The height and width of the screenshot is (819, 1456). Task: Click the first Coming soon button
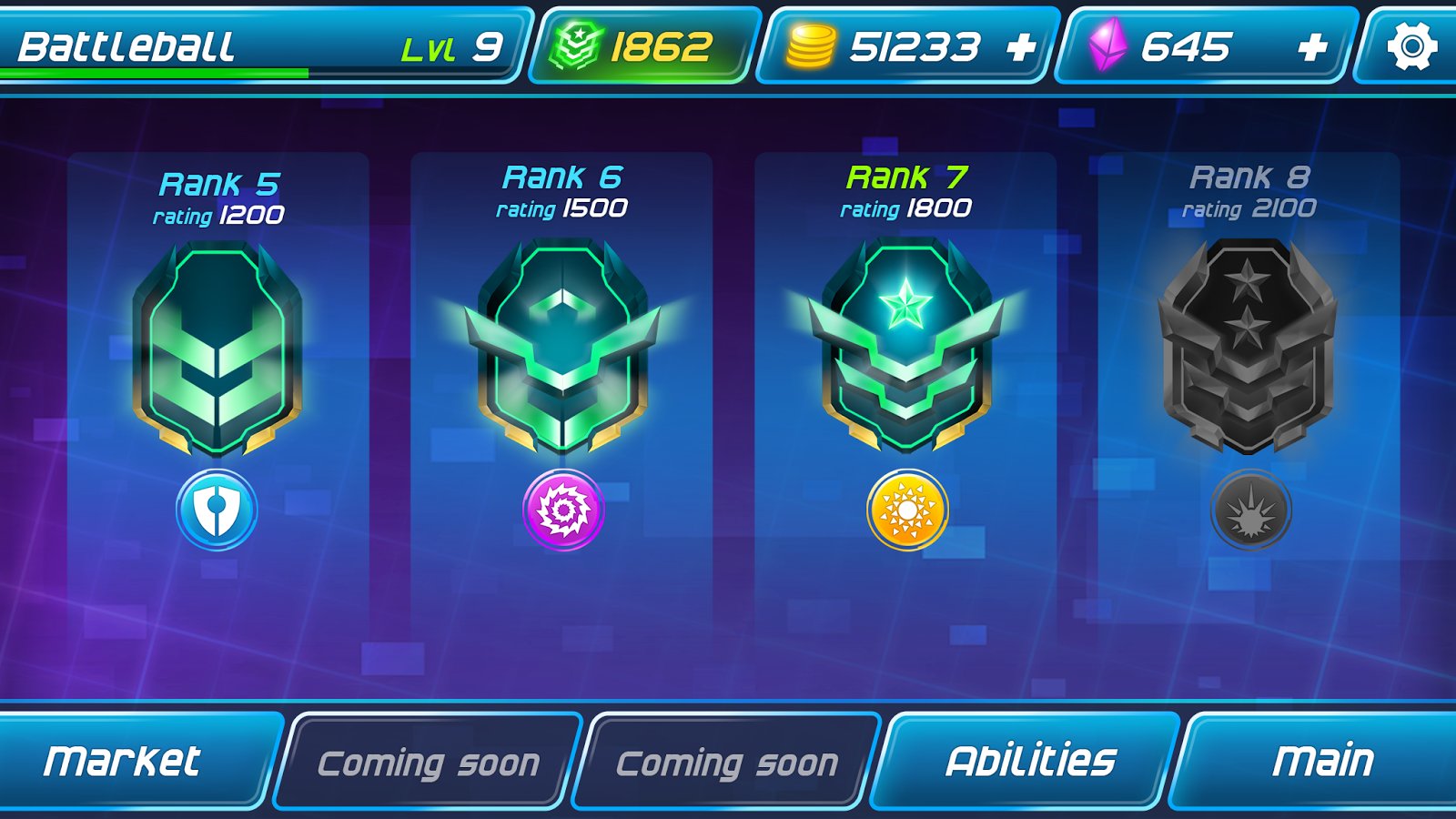coord(430,761)
